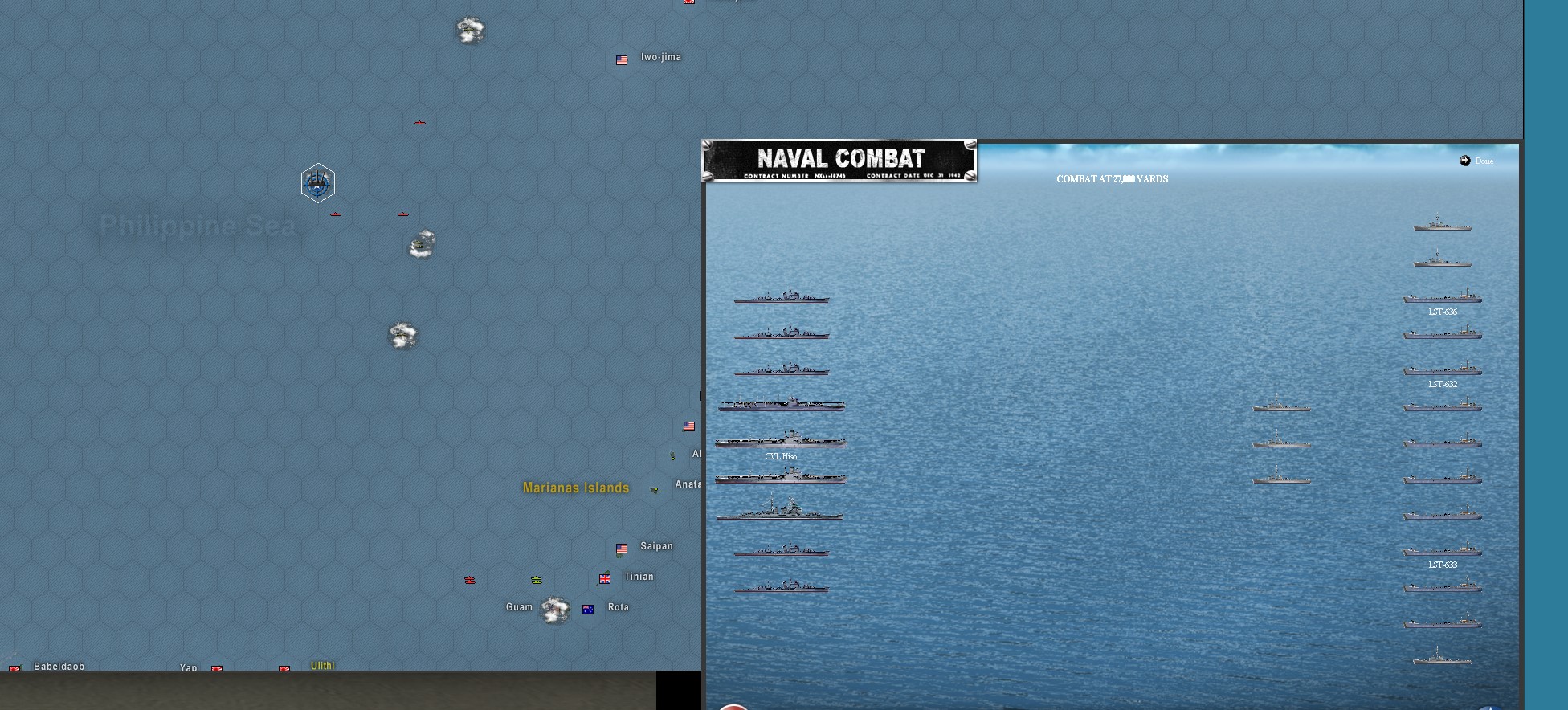Viewport: 1568px width, 710px height.
Task: Select the topmost battleship in the left column
Action: coord(781,296)
